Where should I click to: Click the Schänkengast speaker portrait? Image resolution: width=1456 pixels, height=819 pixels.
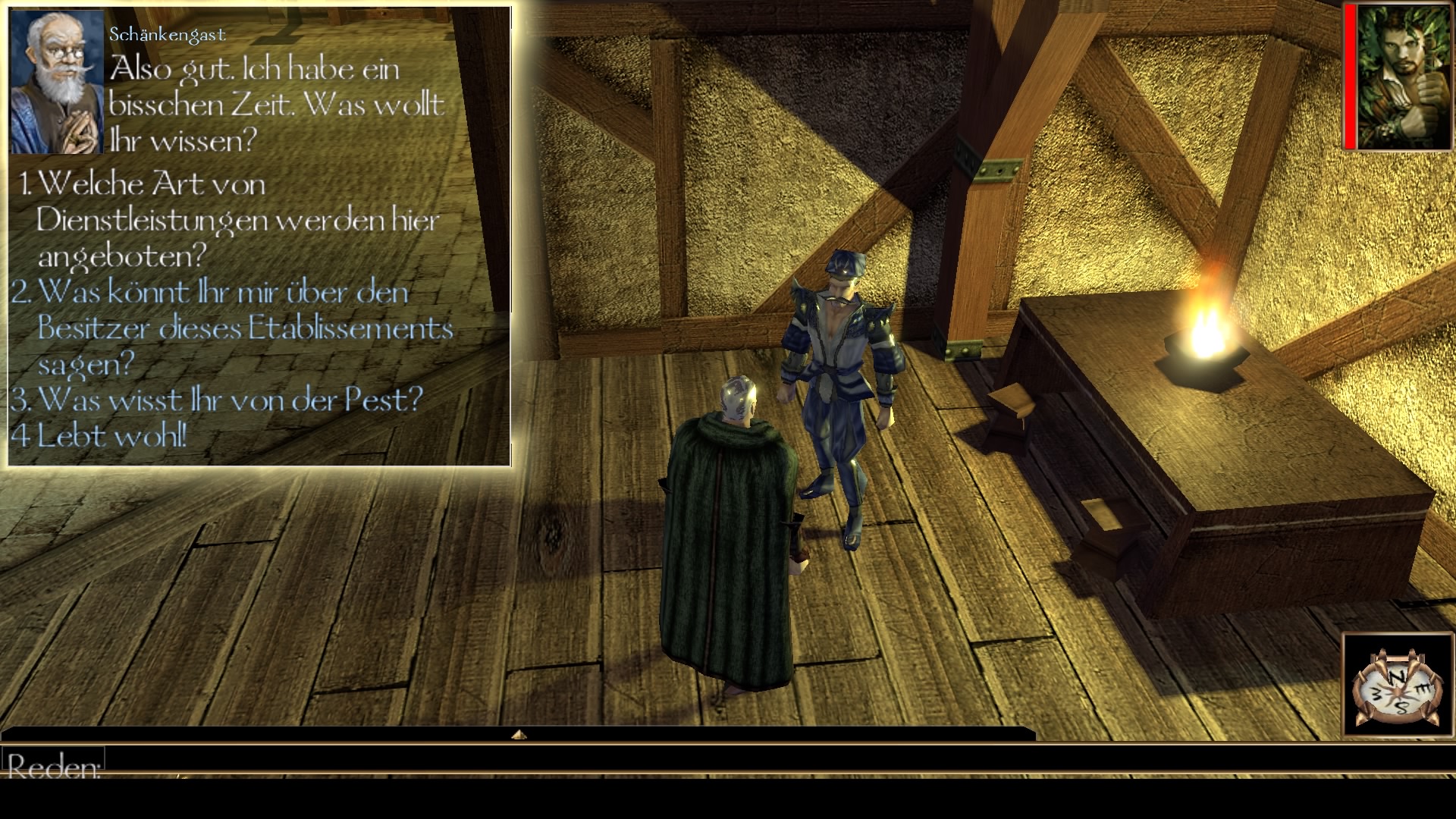point(57,82)
